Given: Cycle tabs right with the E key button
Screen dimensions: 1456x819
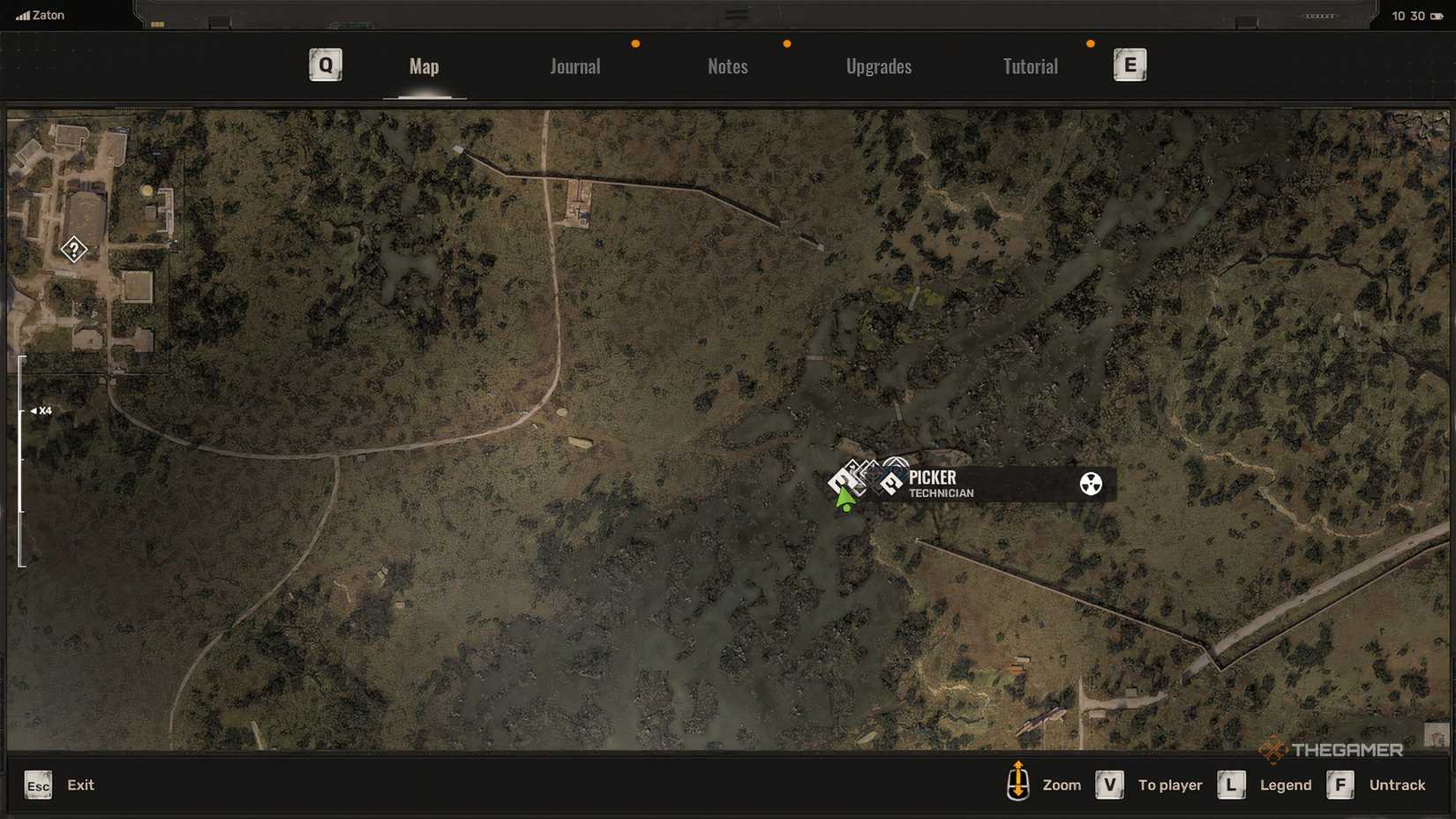Looking at the screenshot, I should pyautogui.click(x=1130, y=64).
